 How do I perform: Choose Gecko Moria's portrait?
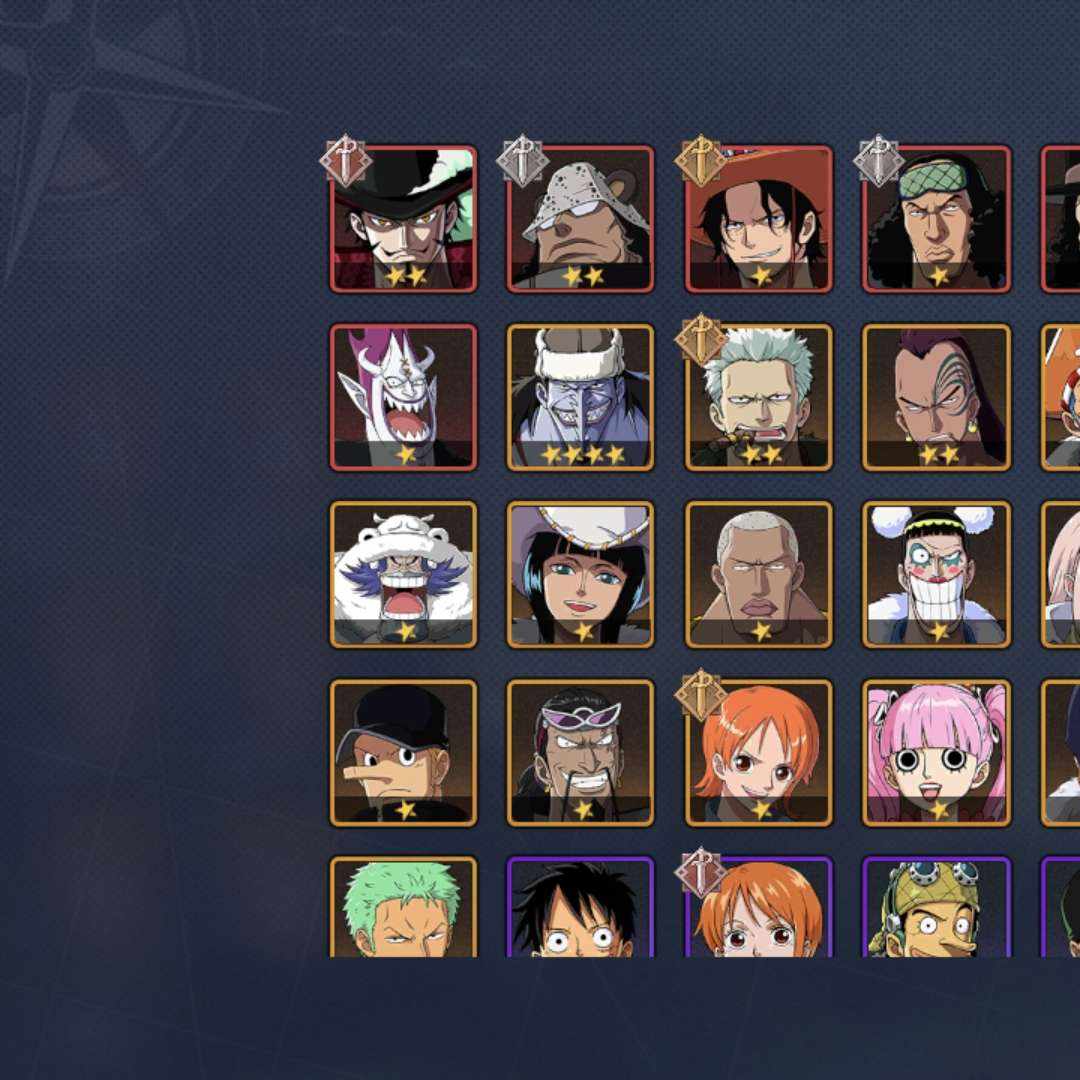coord(403,397)
